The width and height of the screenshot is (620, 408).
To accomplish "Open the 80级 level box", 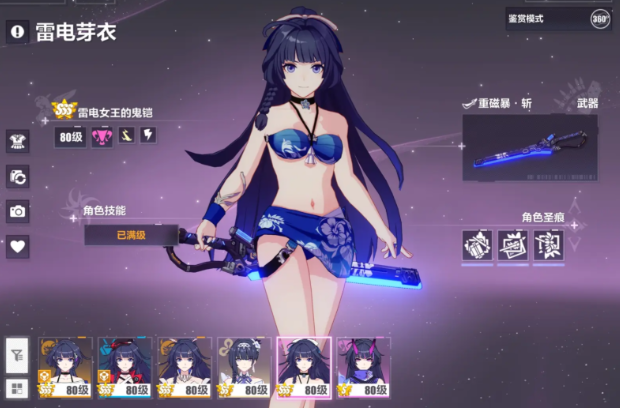I will (x=70, y=135).
